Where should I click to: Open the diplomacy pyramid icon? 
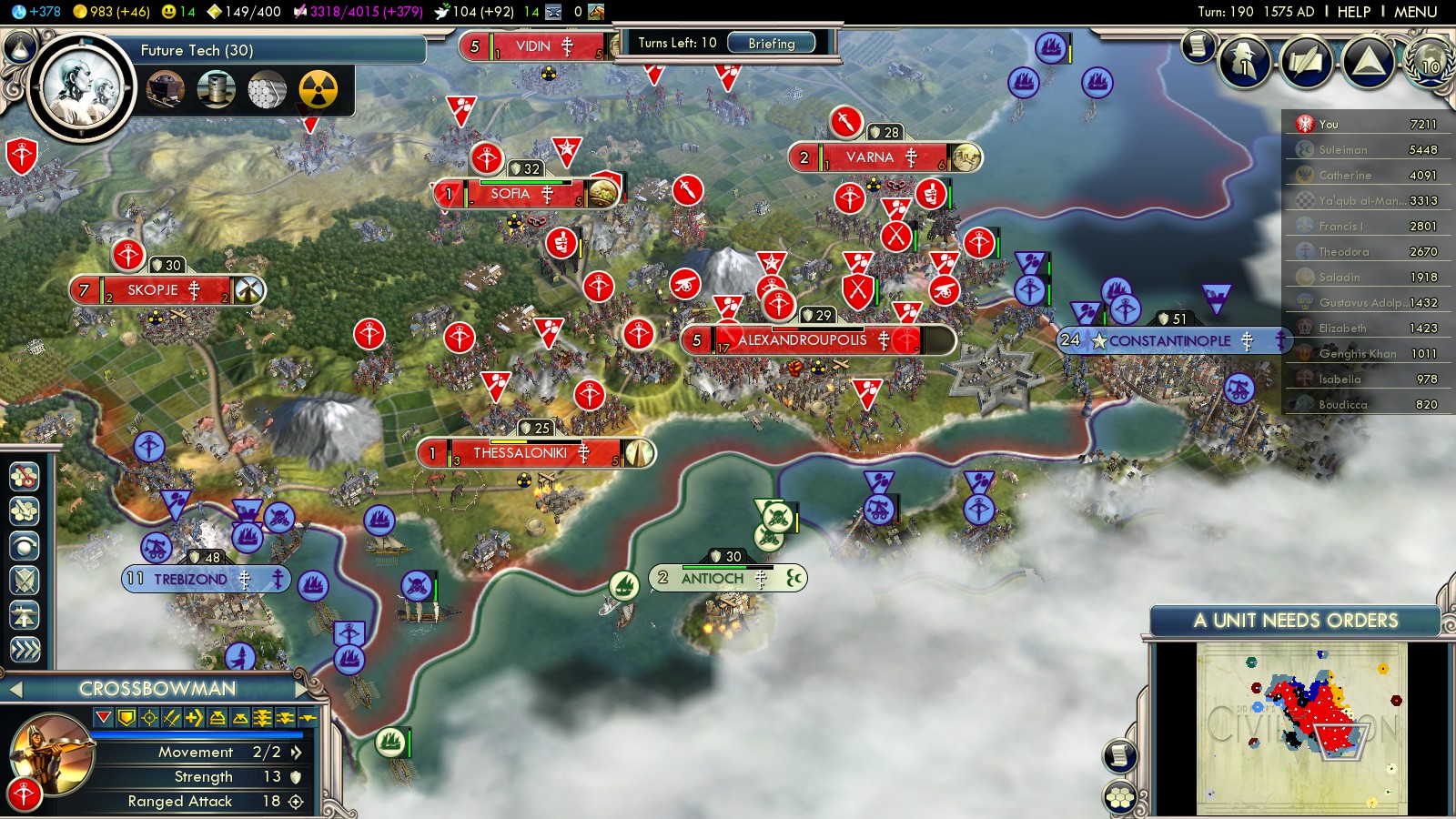point(1368,62)
